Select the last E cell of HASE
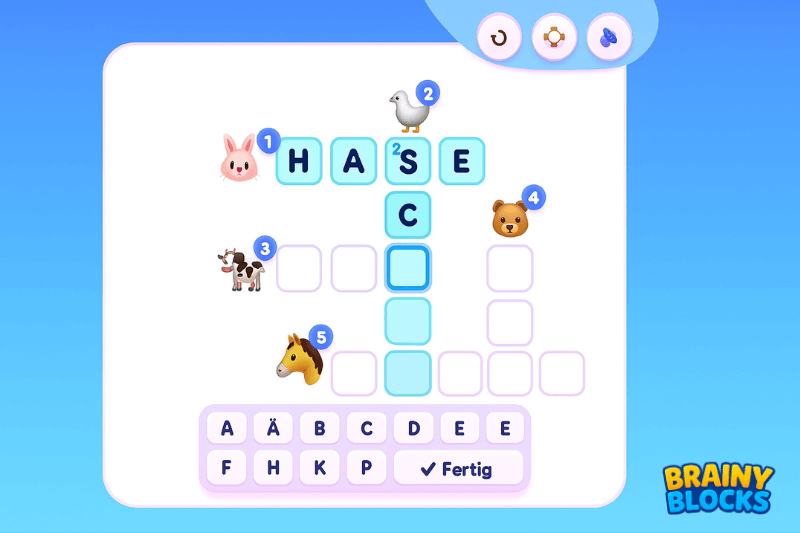This screenshot has width=800, height=533. point(461,161)
